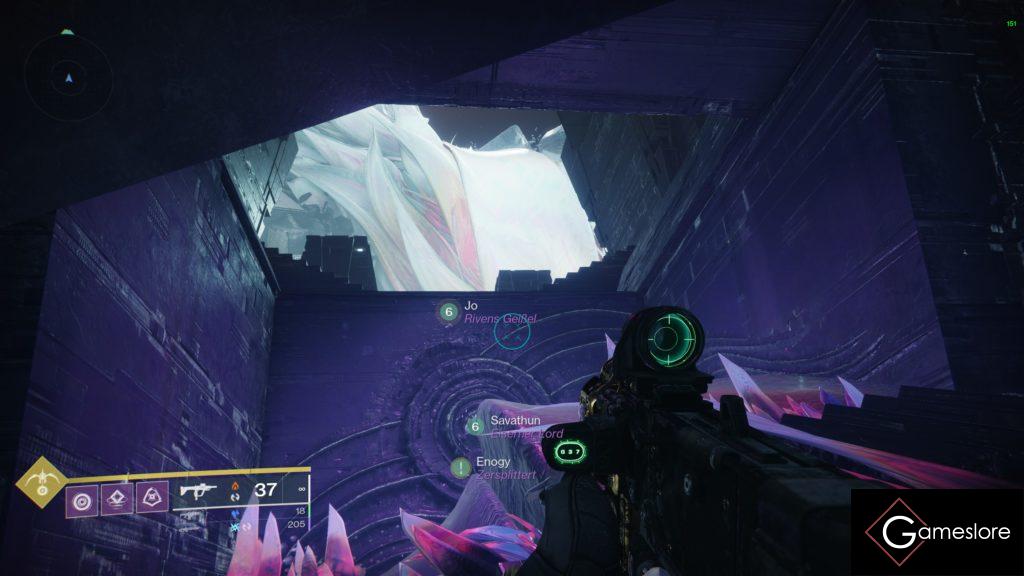Select the equipped rifle weapon icon
The width and height of the screenshot is (1024, 576).
(198, 490)
